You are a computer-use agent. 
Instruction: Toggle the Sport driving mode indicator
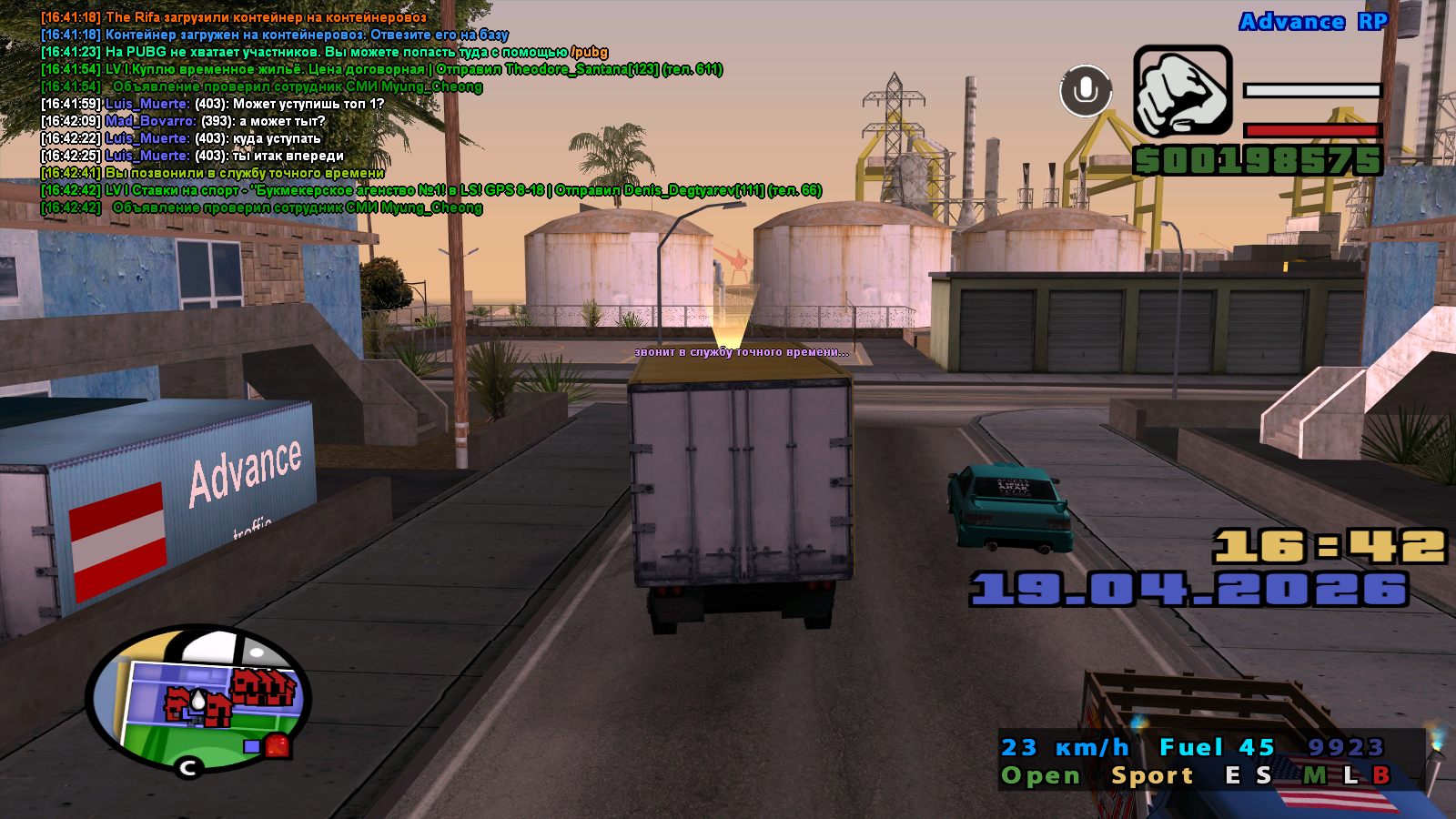1151,775
